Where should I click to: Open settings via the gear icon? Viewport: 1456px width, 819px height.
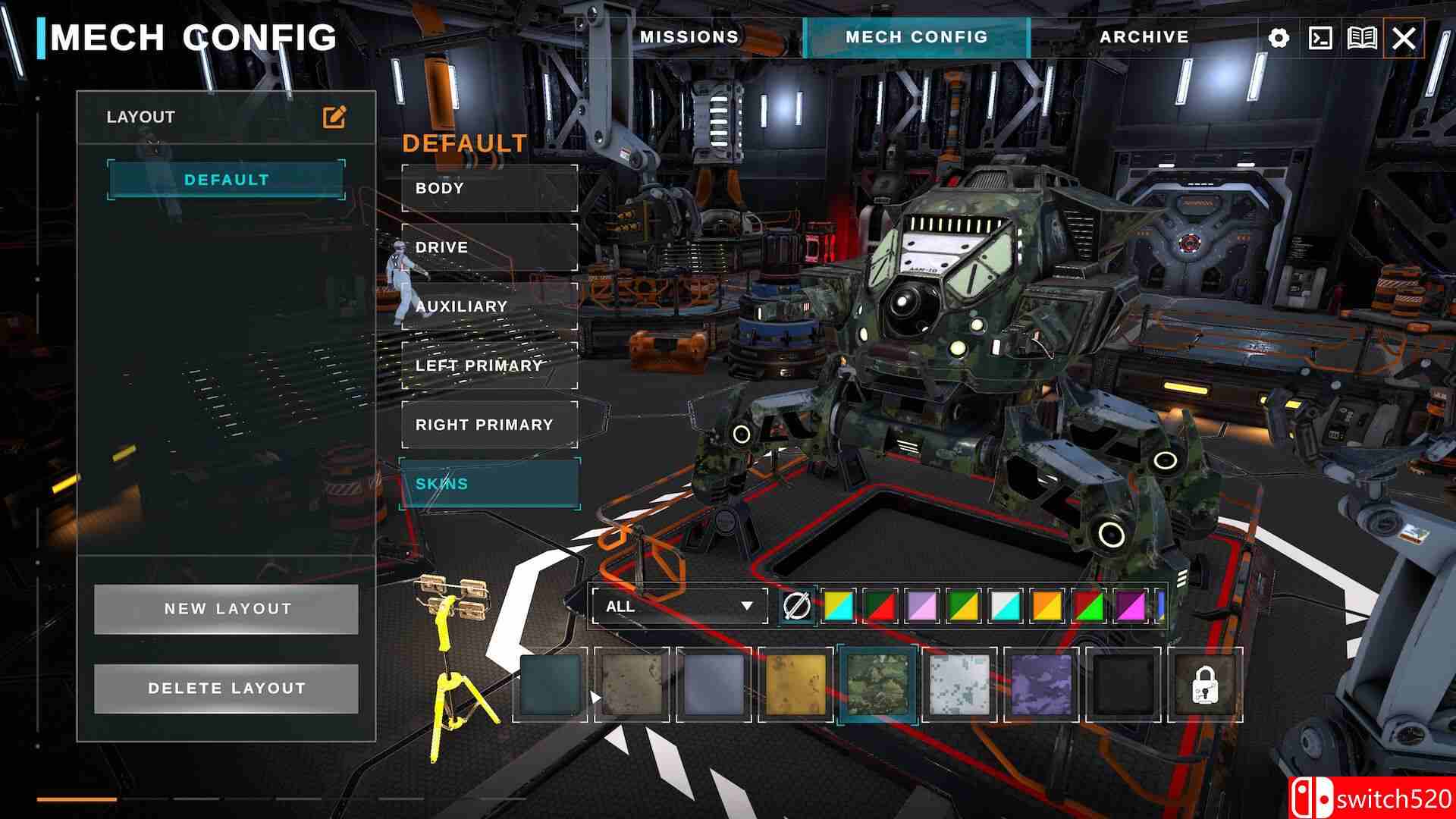(1279, 38)
